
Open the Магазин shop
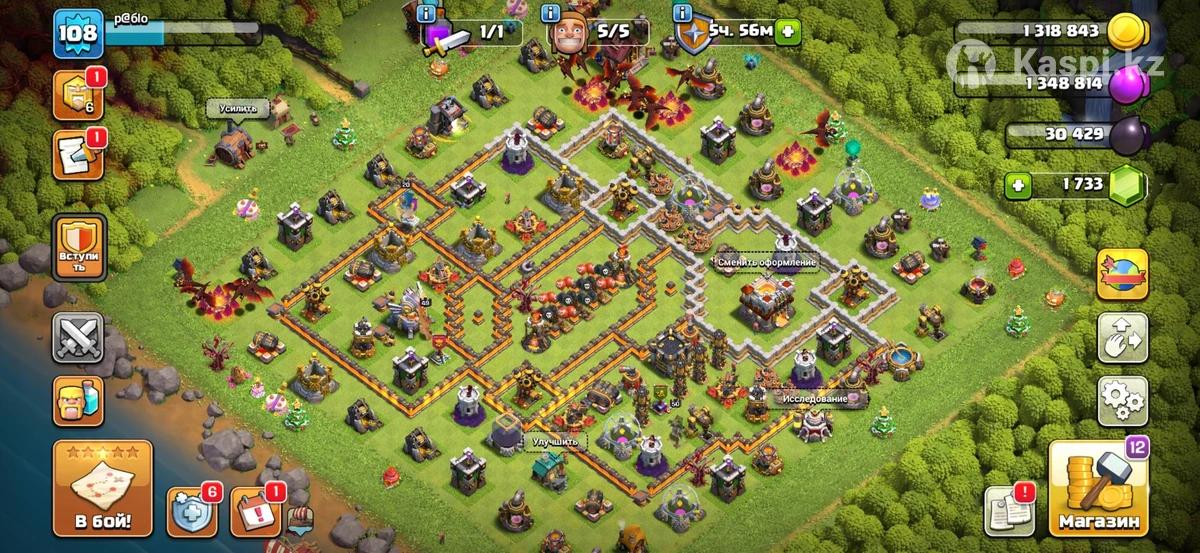pyautogui.click(x=1097, y=490)
